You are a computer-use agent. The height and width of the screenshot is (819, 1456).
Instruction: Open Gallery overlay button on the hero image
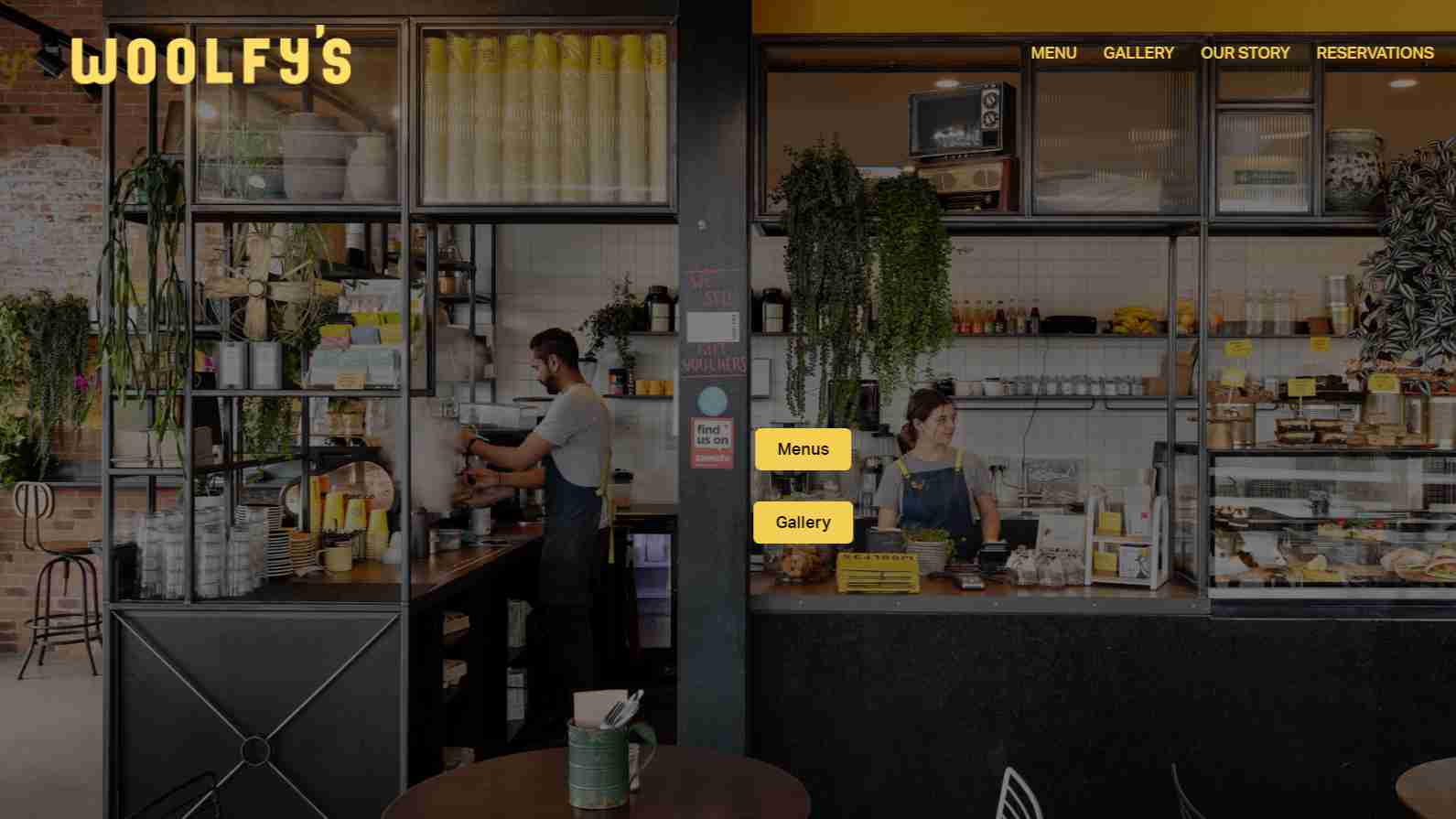[x=803, y=522]
